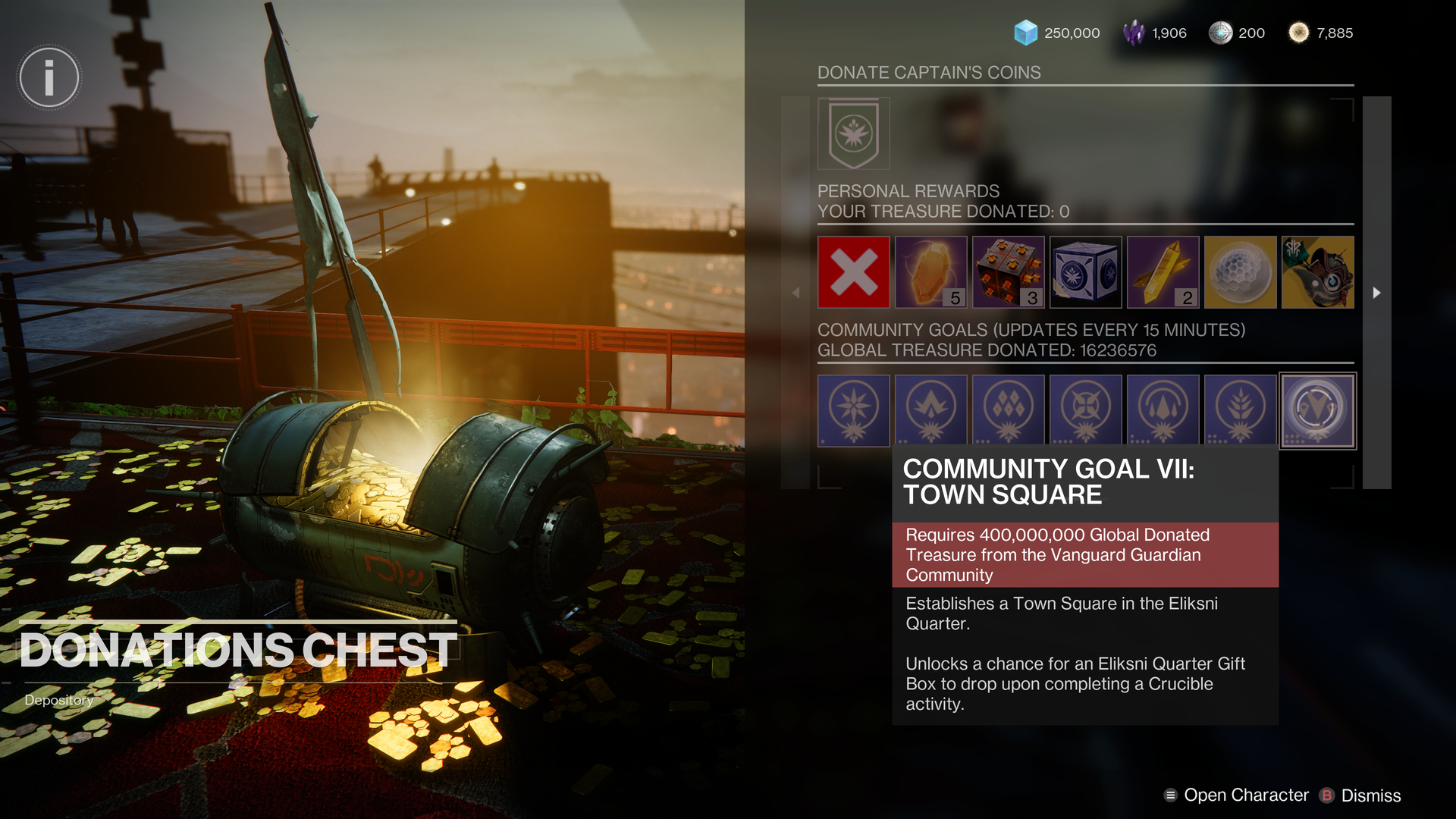This screenshot has height=819, width=1456.
Task: Open the Eliksni helmet armor reward
Action: coord(1317,272)
